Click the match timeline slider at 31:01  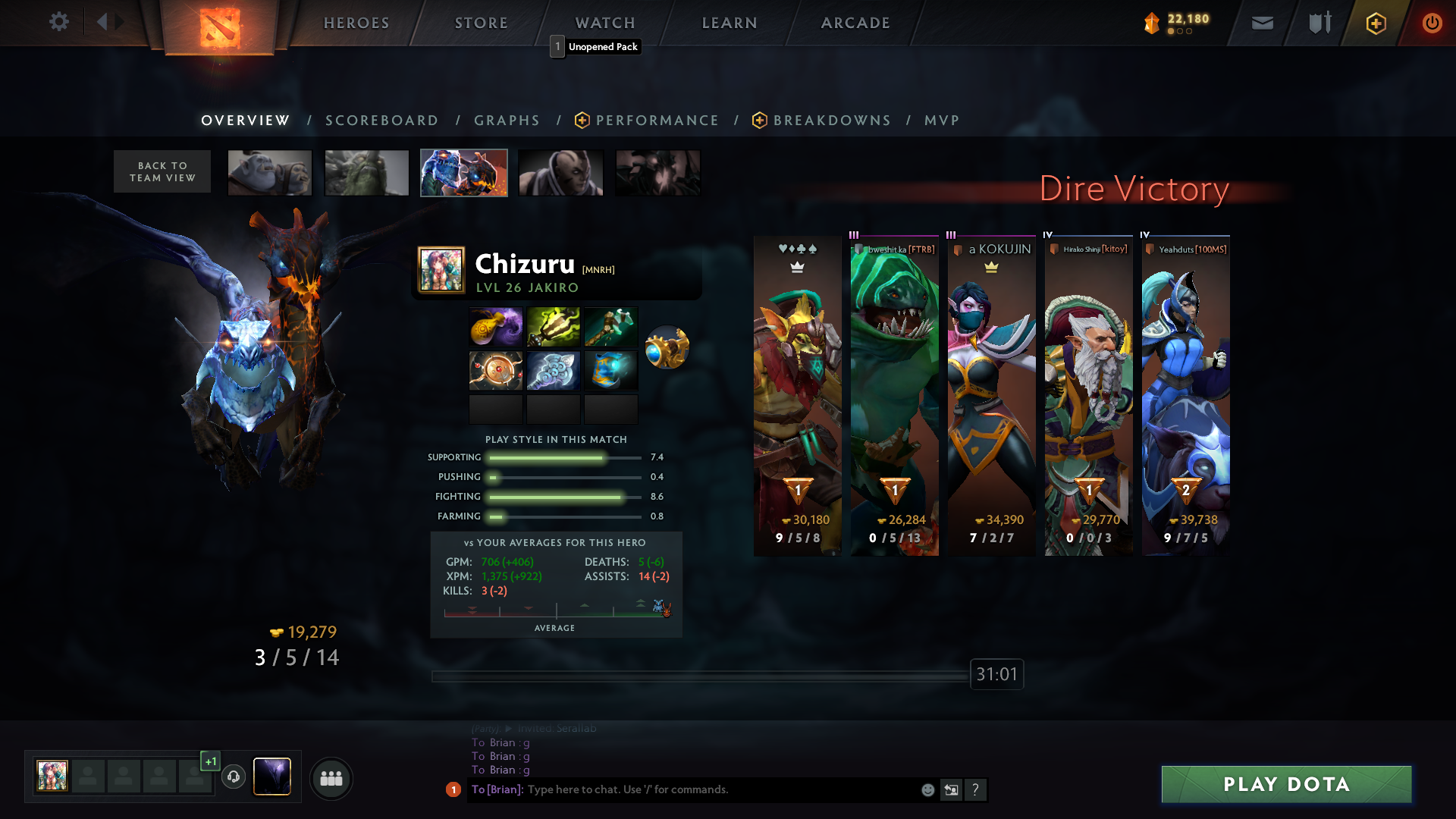click(995, 674)
